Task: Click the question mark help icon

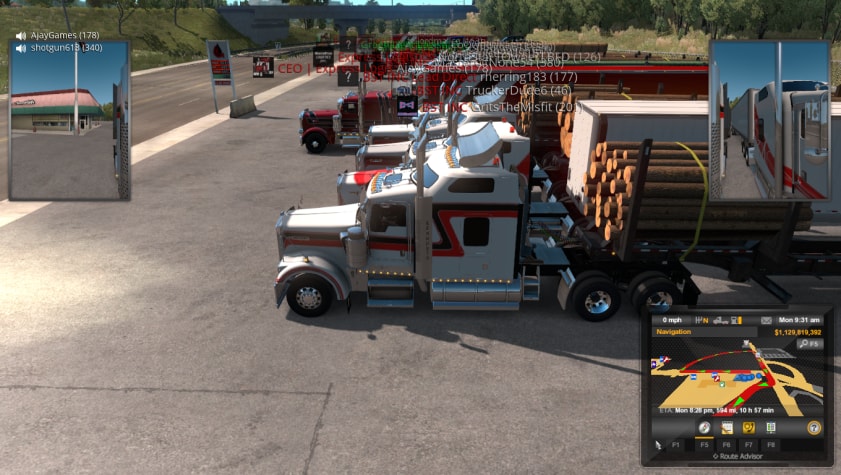Action: tap(814, 427)
